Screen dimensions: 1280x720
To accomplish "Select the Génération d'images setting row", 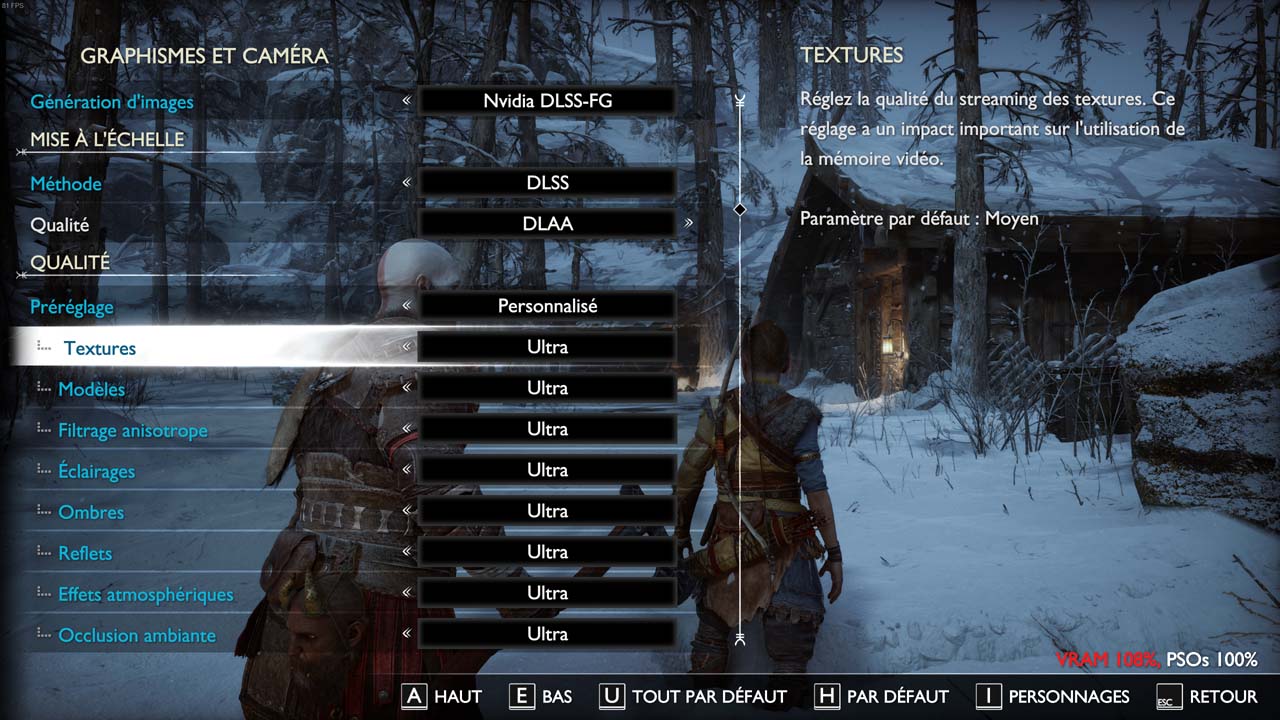I will point(112,102).
